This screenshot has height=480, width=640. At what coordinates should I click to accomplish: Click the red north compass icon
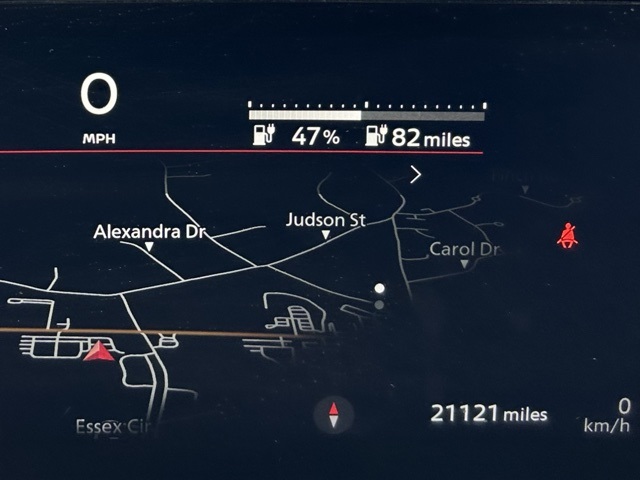point(334,413)
